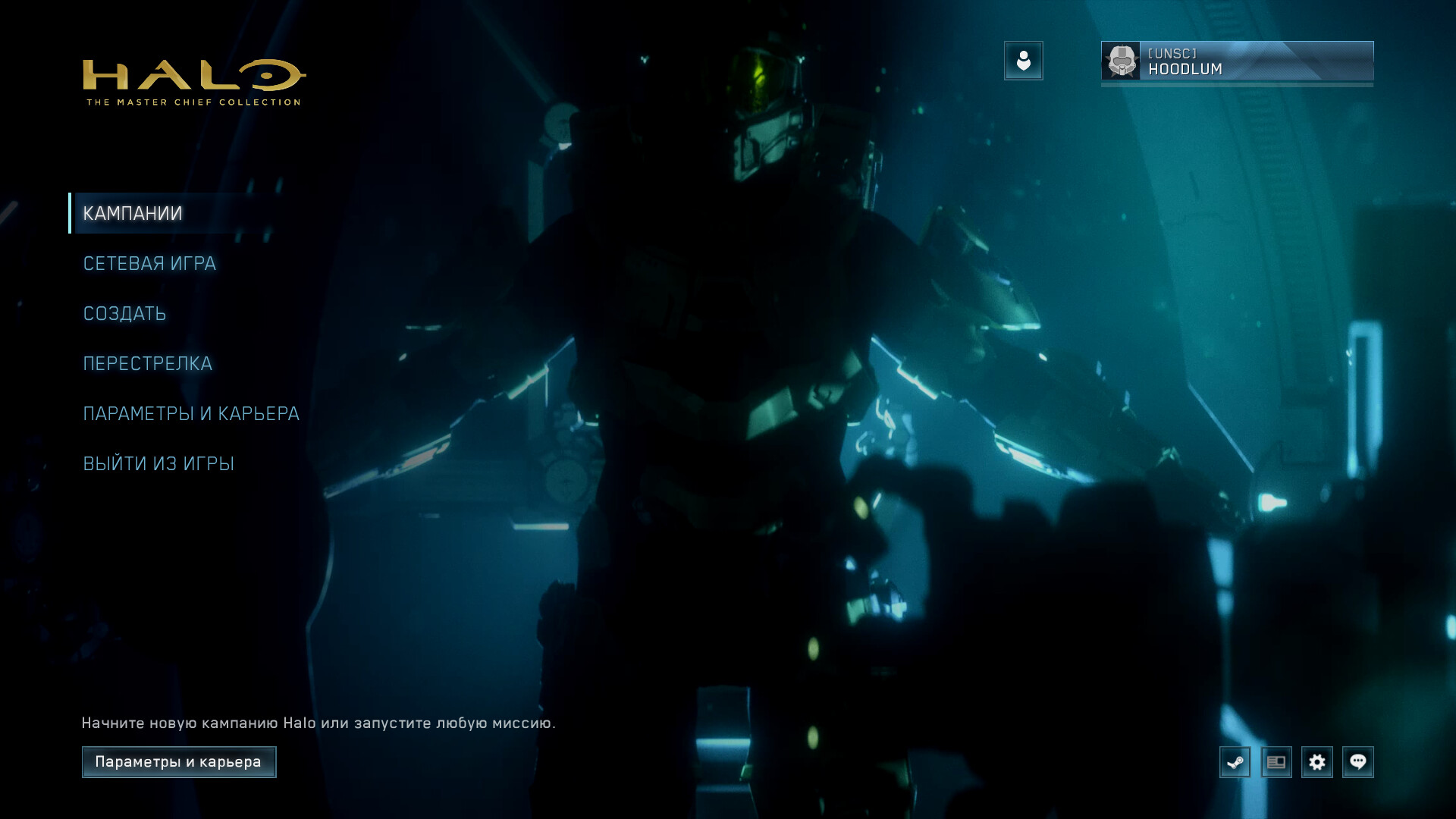The height and width of the screenshot is (819, 1456).
Task: Choose the СОЗДАТЬ menu option
Action: [124, 314]
